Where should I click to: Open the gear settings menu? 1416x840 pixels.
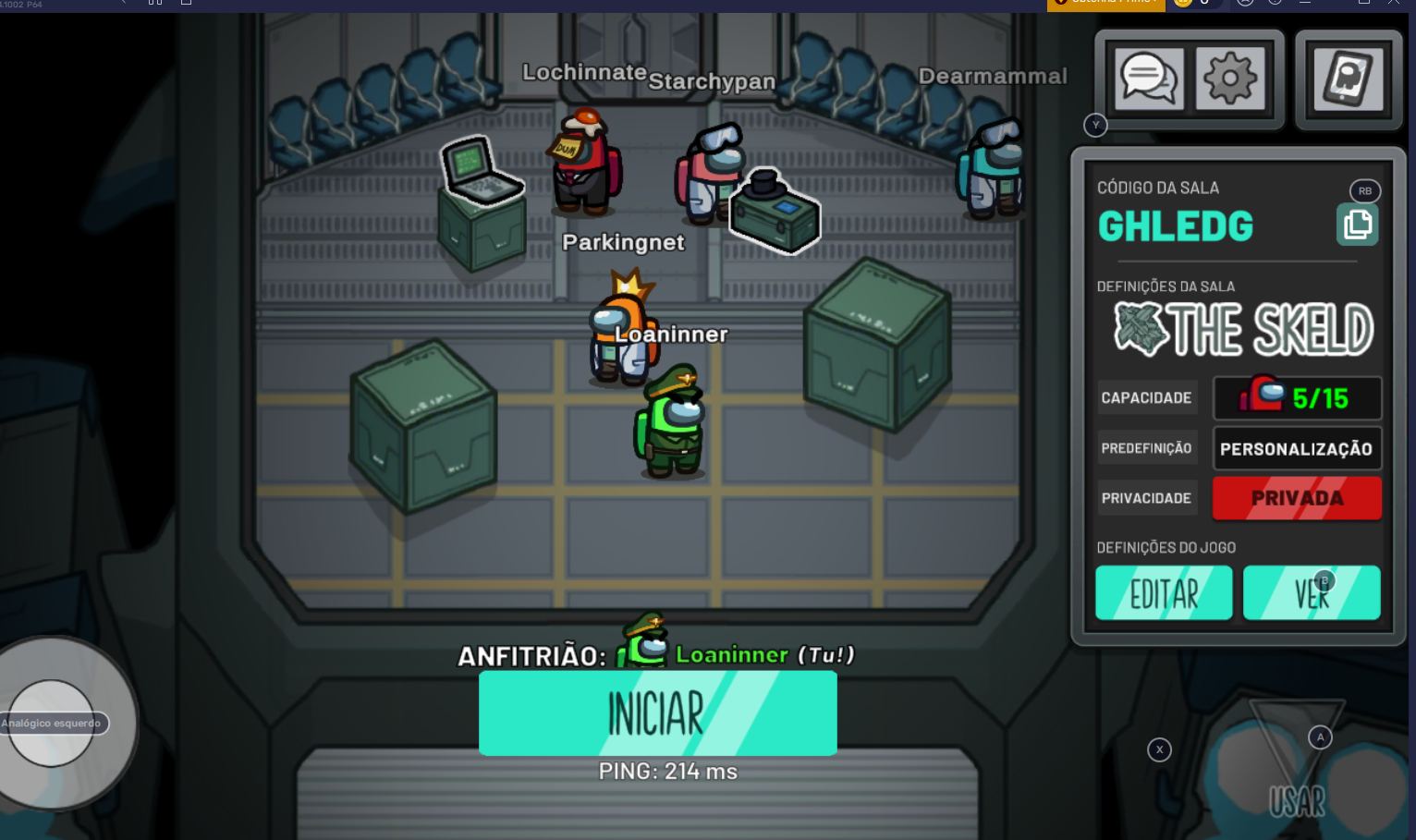(1230, 79)
